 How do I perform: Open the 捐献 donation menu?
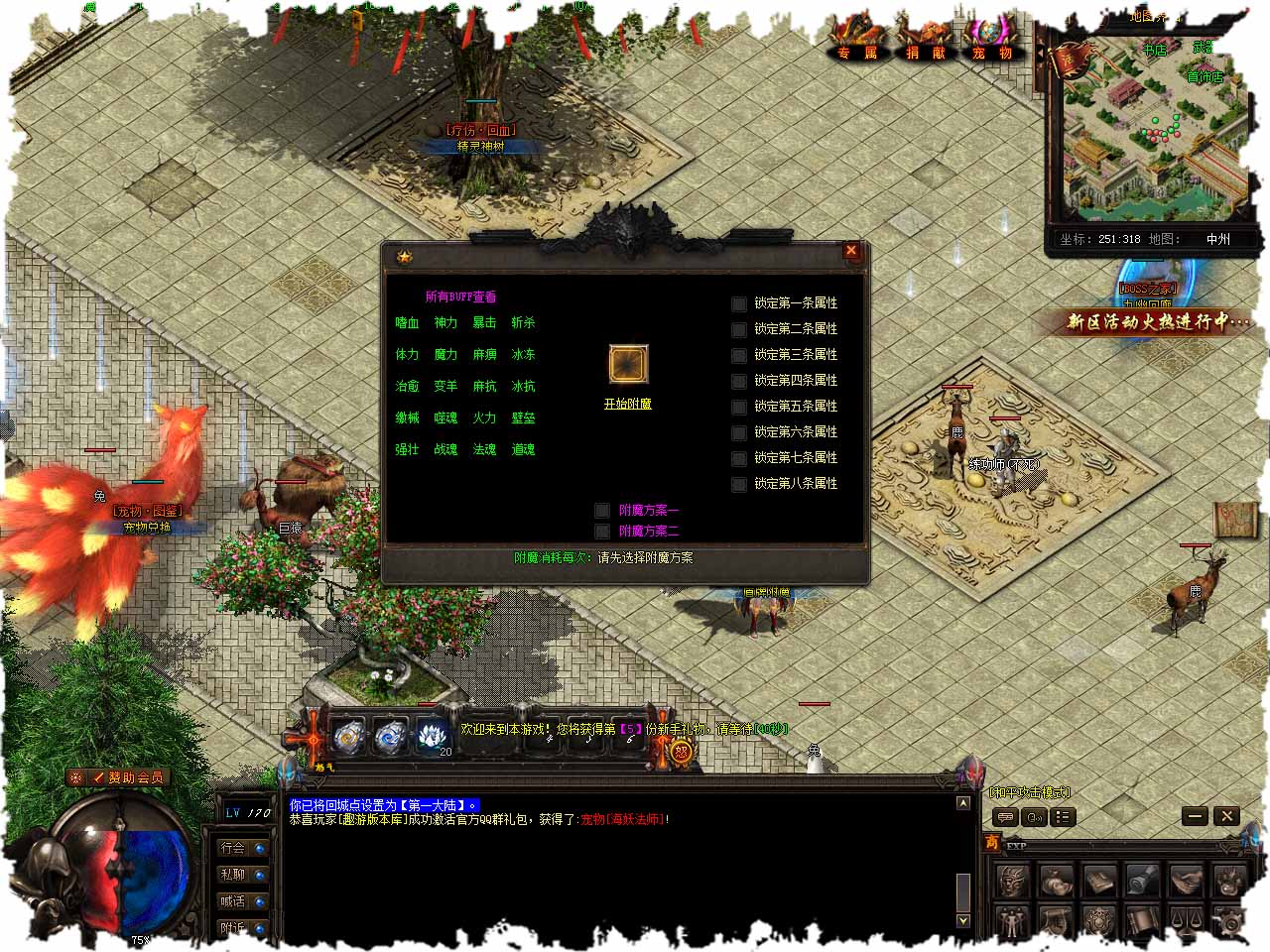pos(925,44)
